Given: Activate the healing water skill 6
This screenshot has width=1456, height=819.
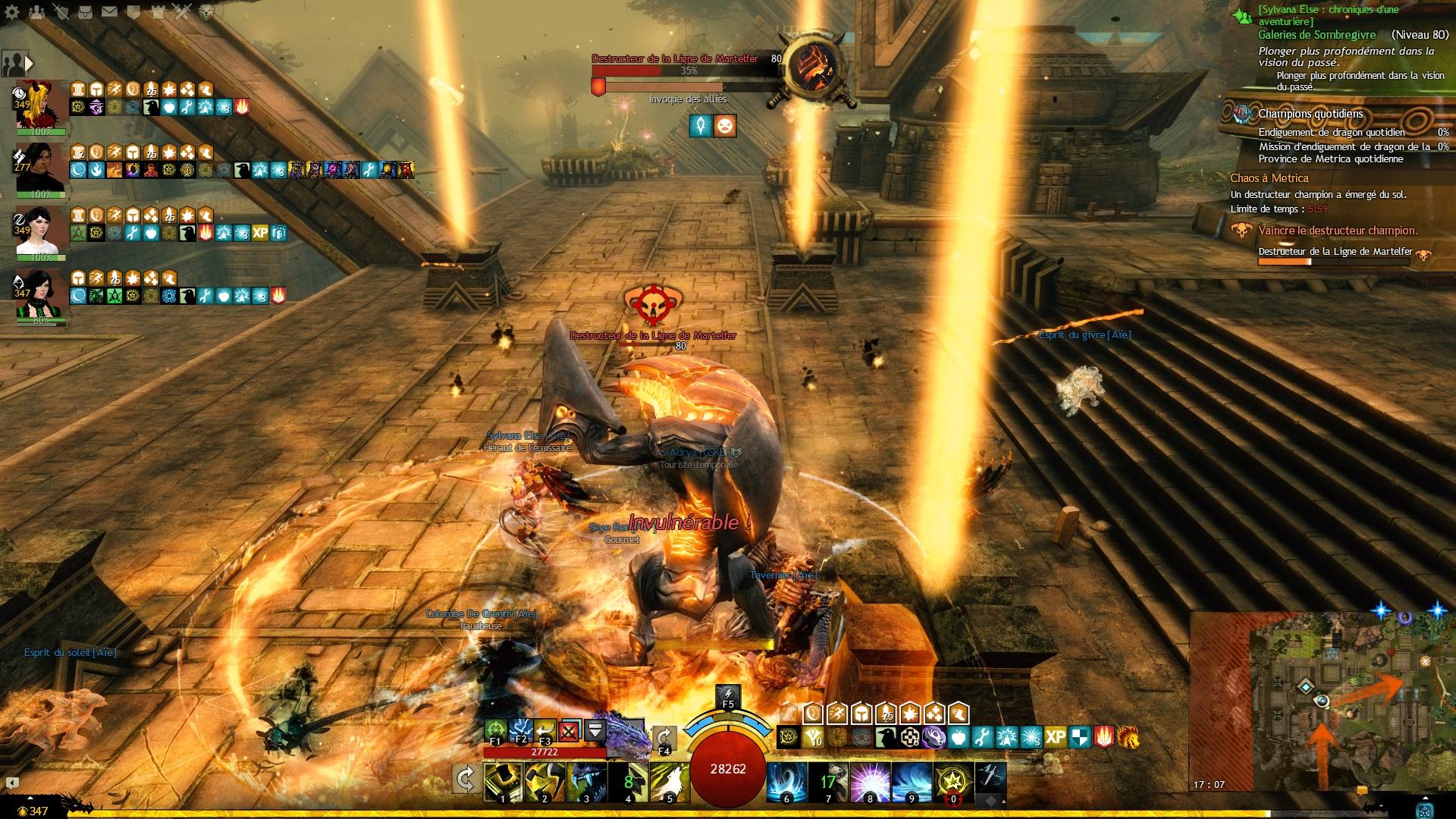Looking at the screenshot, I should pyautogui.click(x=786, y=783).
